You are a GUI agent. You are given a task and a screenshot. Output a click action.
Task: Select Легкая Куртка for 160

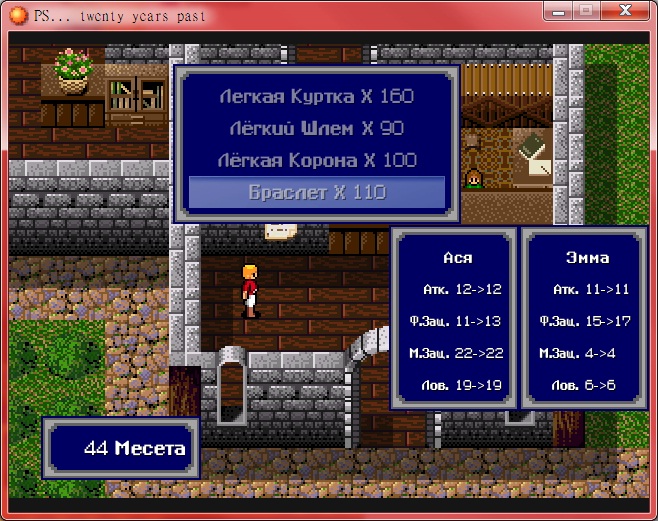(x=316, y=97)
